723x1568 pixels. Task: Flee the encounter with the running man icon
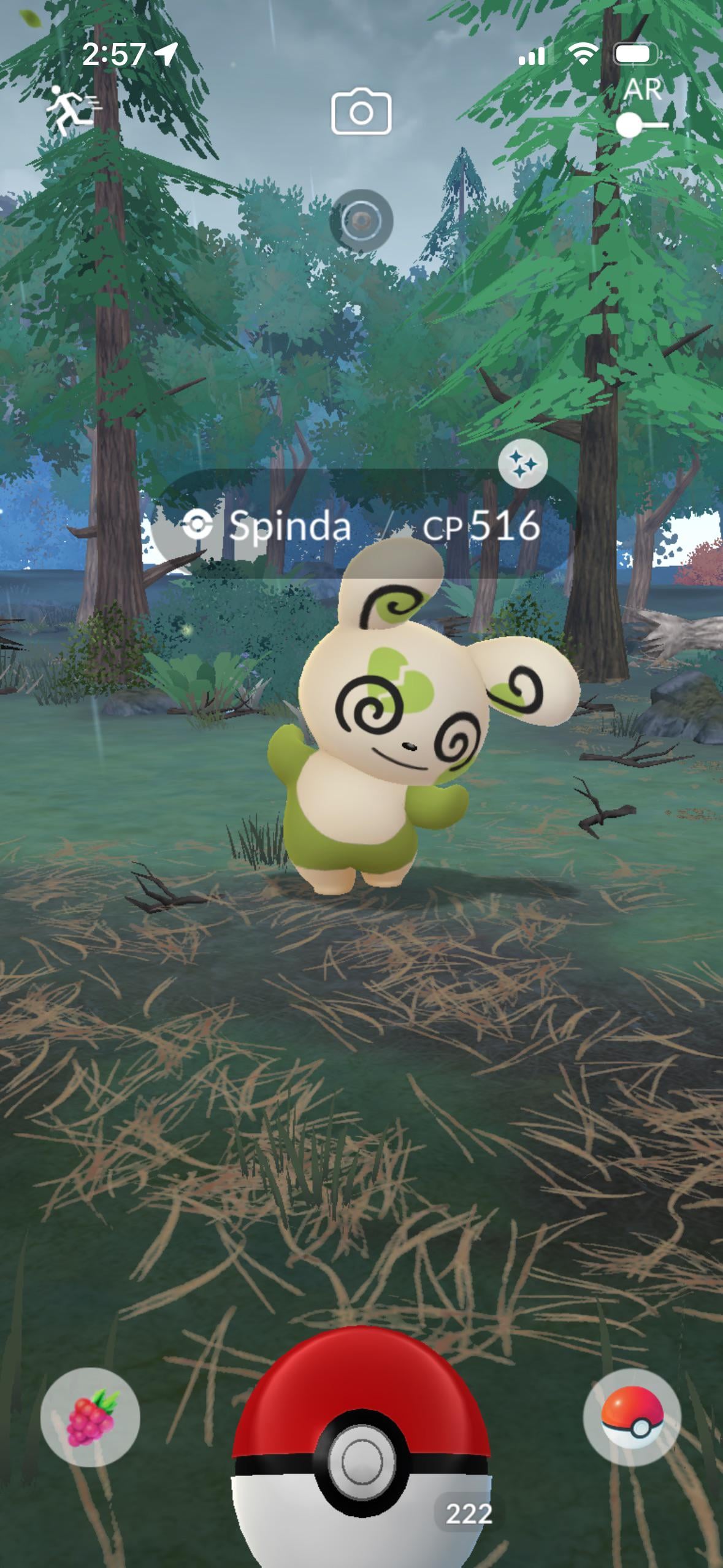(73, 110)
